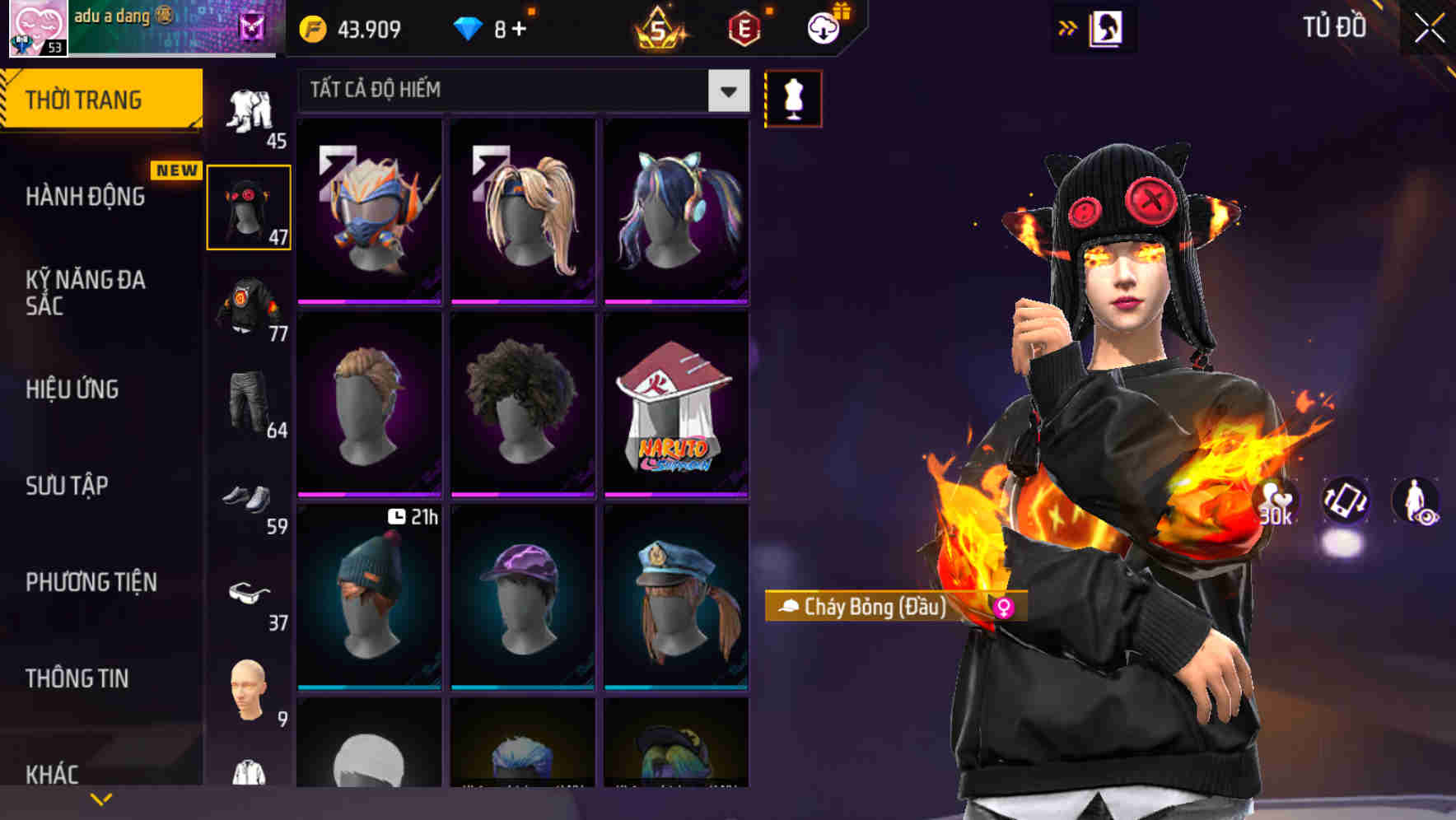Expand more categories with bottom chevron
The height and width of the screenshot is (820, 1456).
(100, 797)
